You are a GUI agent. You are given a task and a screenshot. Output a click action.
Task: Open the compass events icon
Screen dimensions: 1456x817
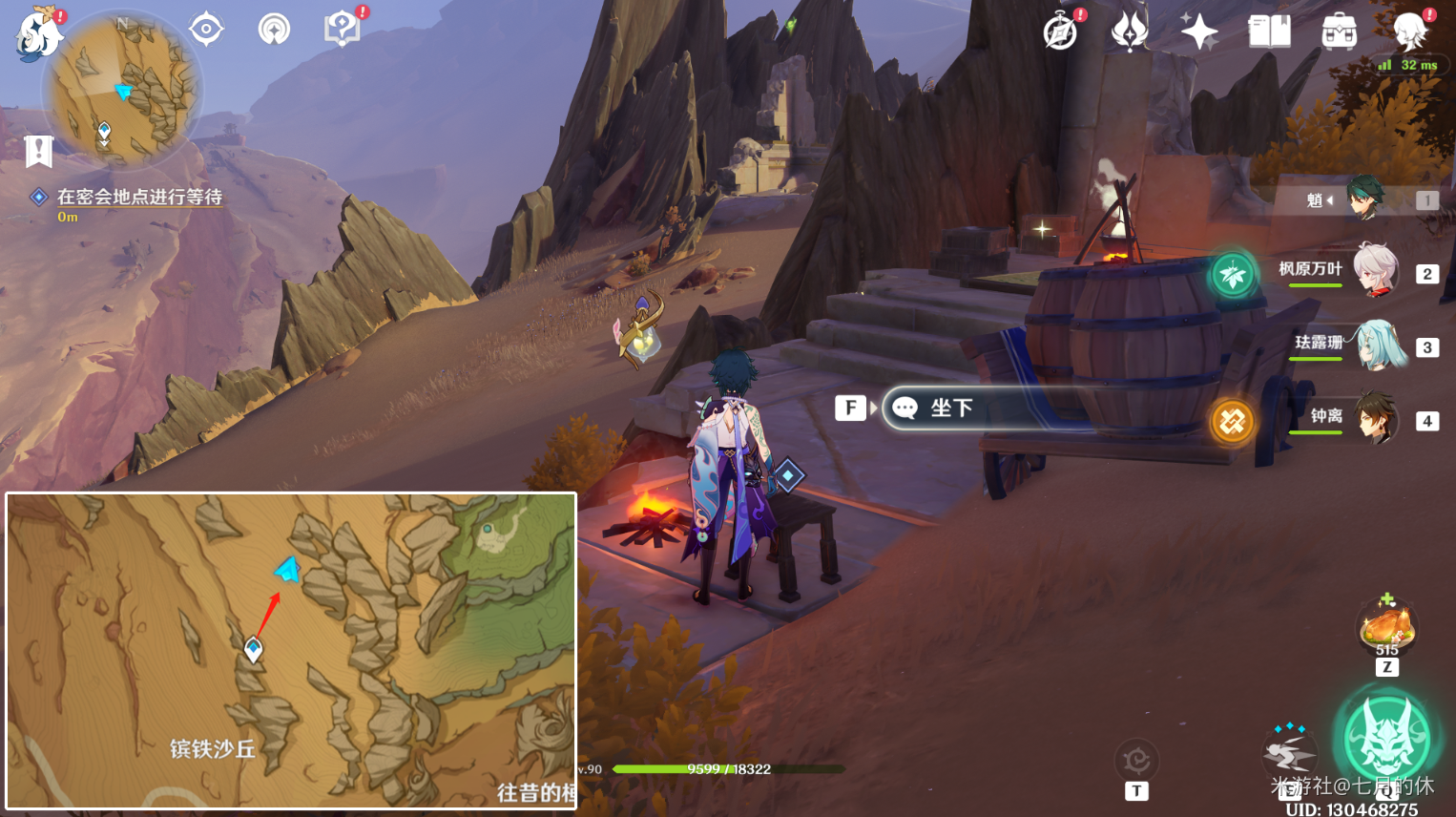[x=1061, y=31]
